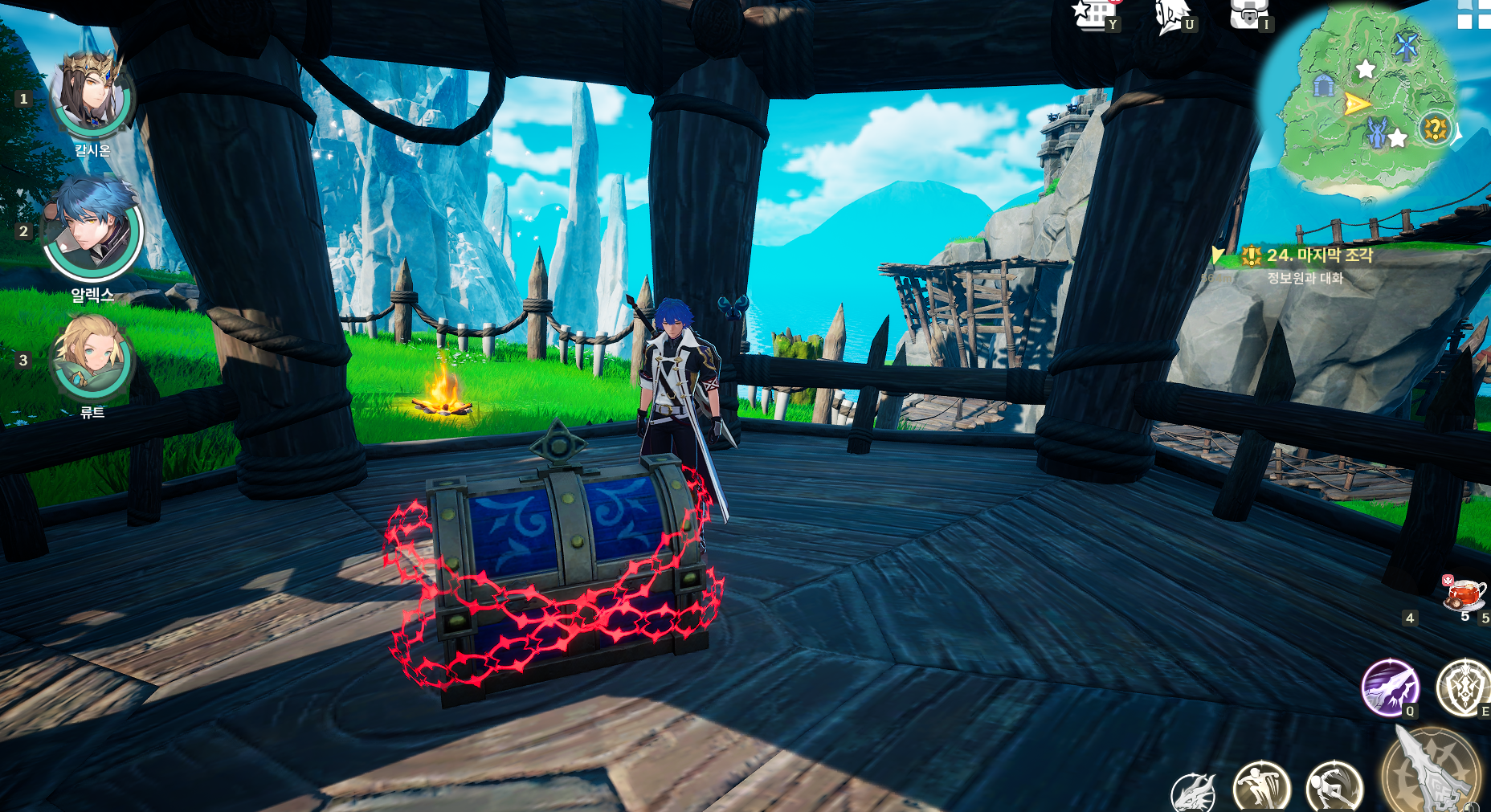Activate the jump action icon
The image size is (1491, 812).
tap(1261, 787)
